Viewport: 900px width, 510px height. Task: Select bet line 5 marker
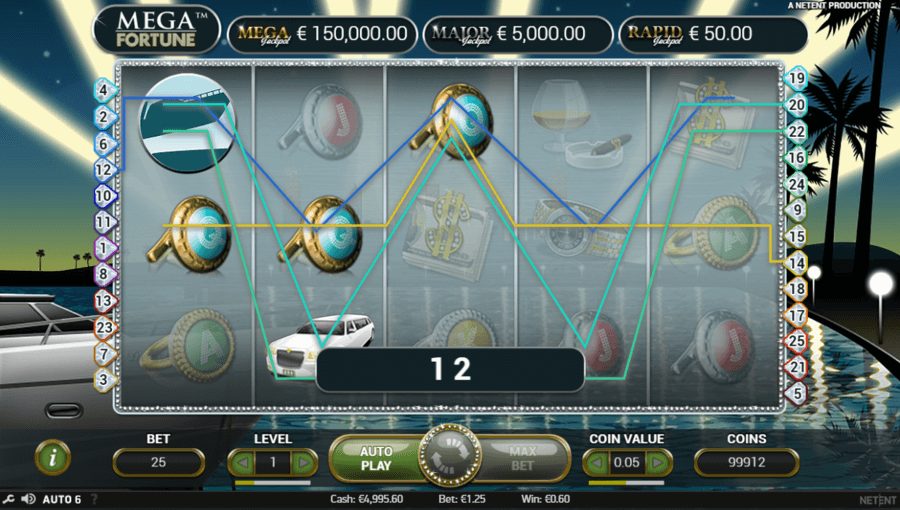pos(797,394)
